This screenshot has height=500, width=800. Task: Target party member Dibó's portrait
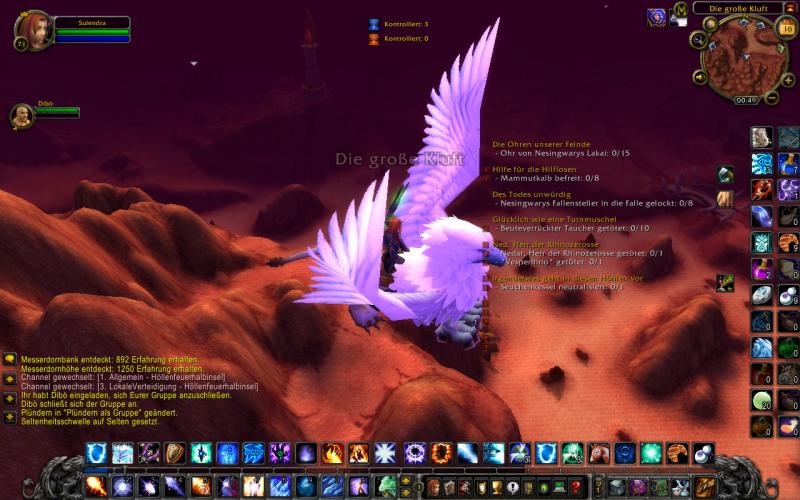[x=20, y=115]
